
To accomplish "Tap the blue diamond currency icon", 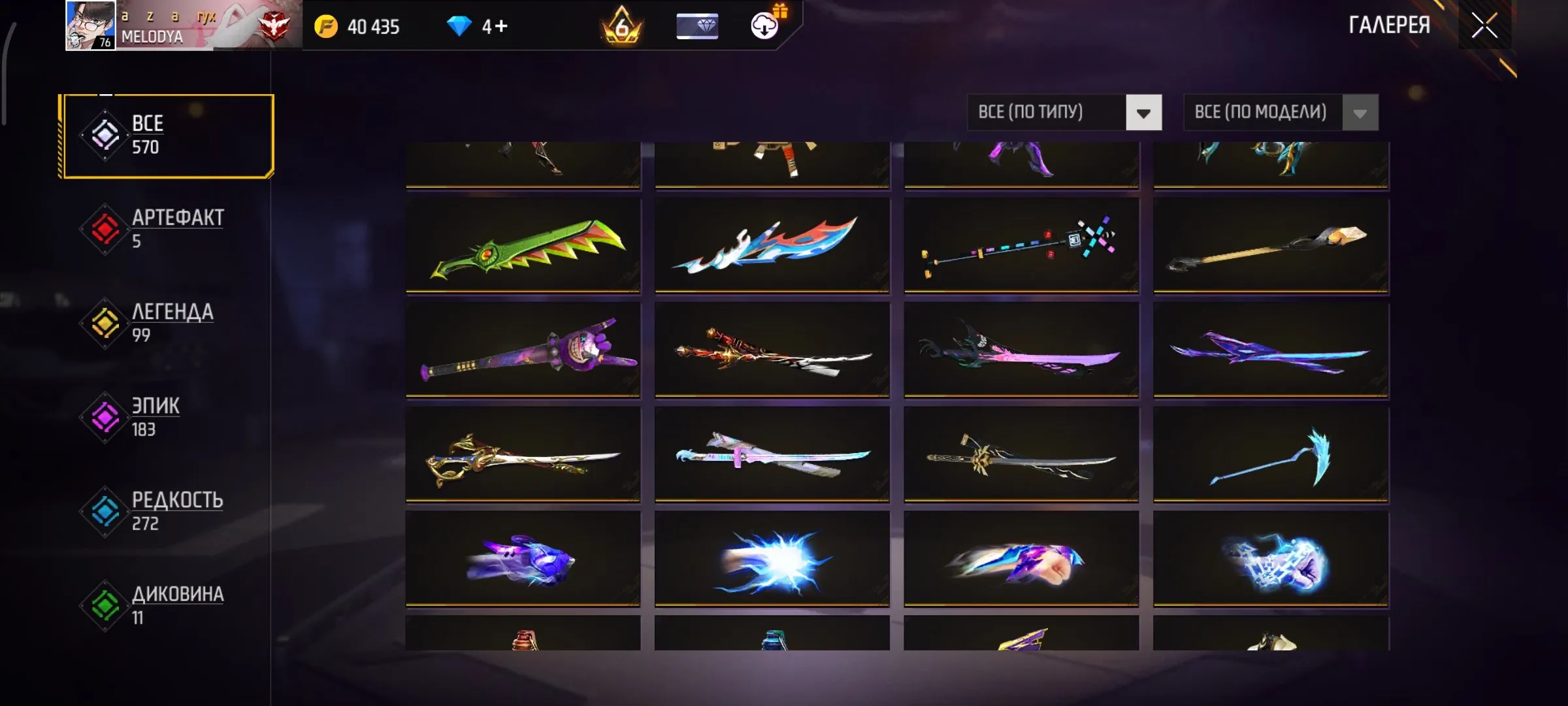I will [x=461, y=26].
